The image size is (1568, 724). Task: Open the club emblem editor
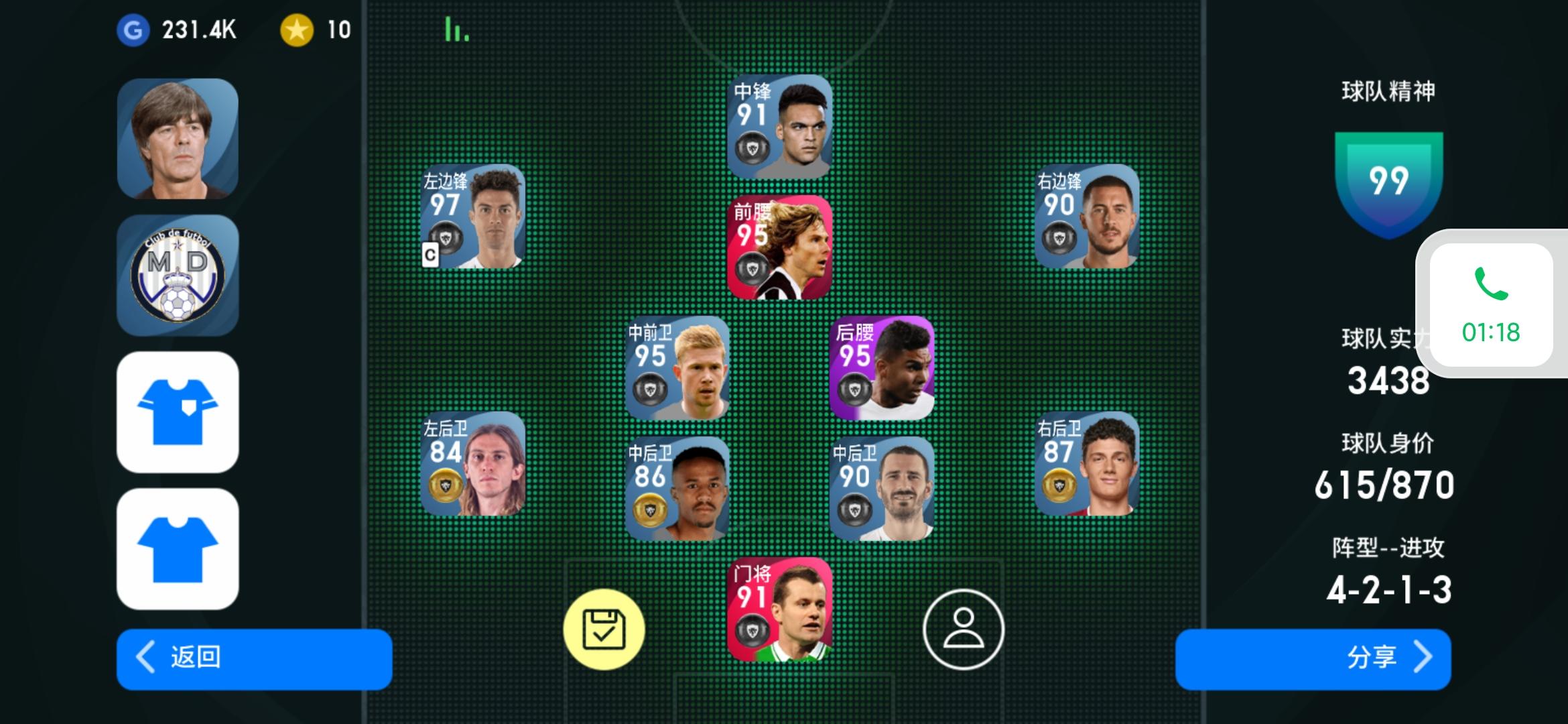tap(178, 275)
